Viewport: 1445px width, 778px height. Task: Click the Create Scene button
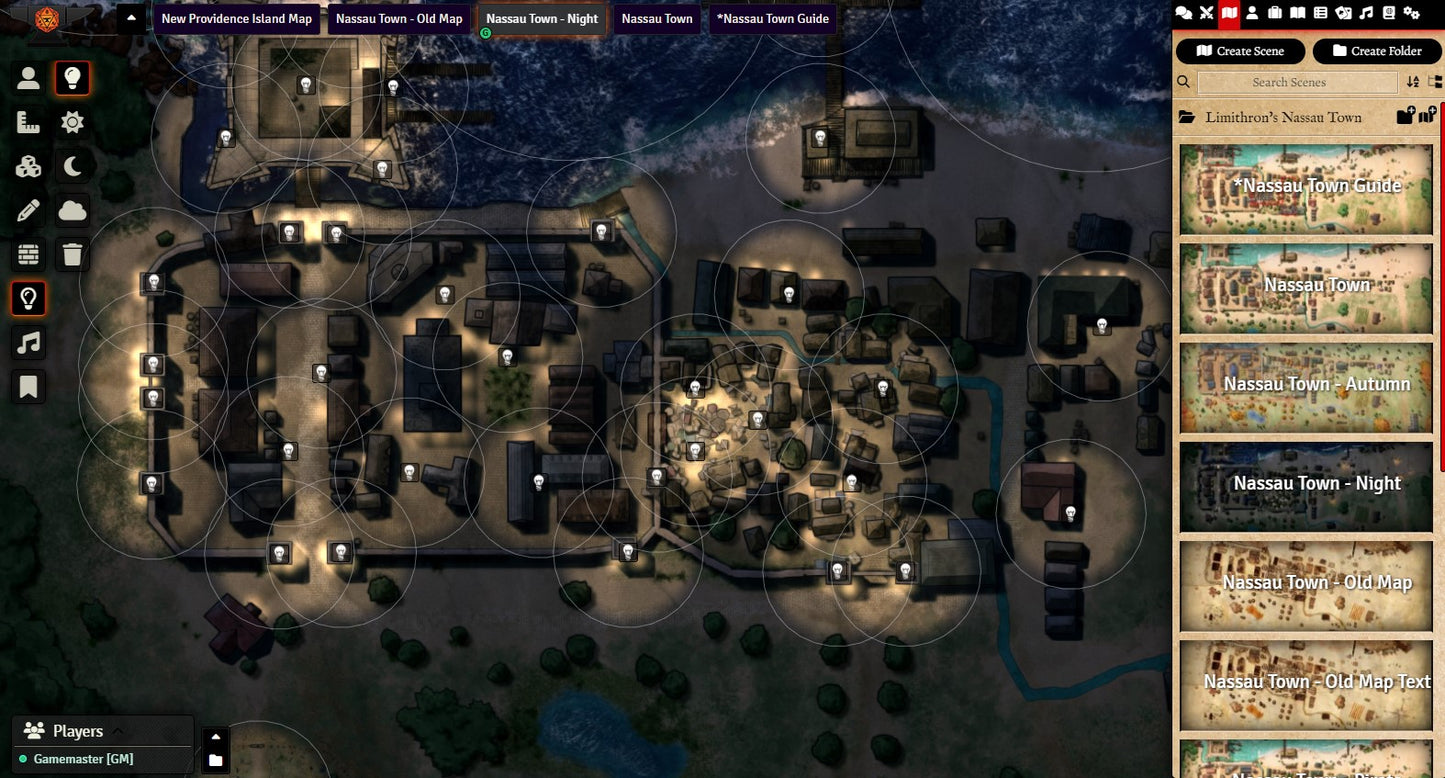coord(1240,51)
